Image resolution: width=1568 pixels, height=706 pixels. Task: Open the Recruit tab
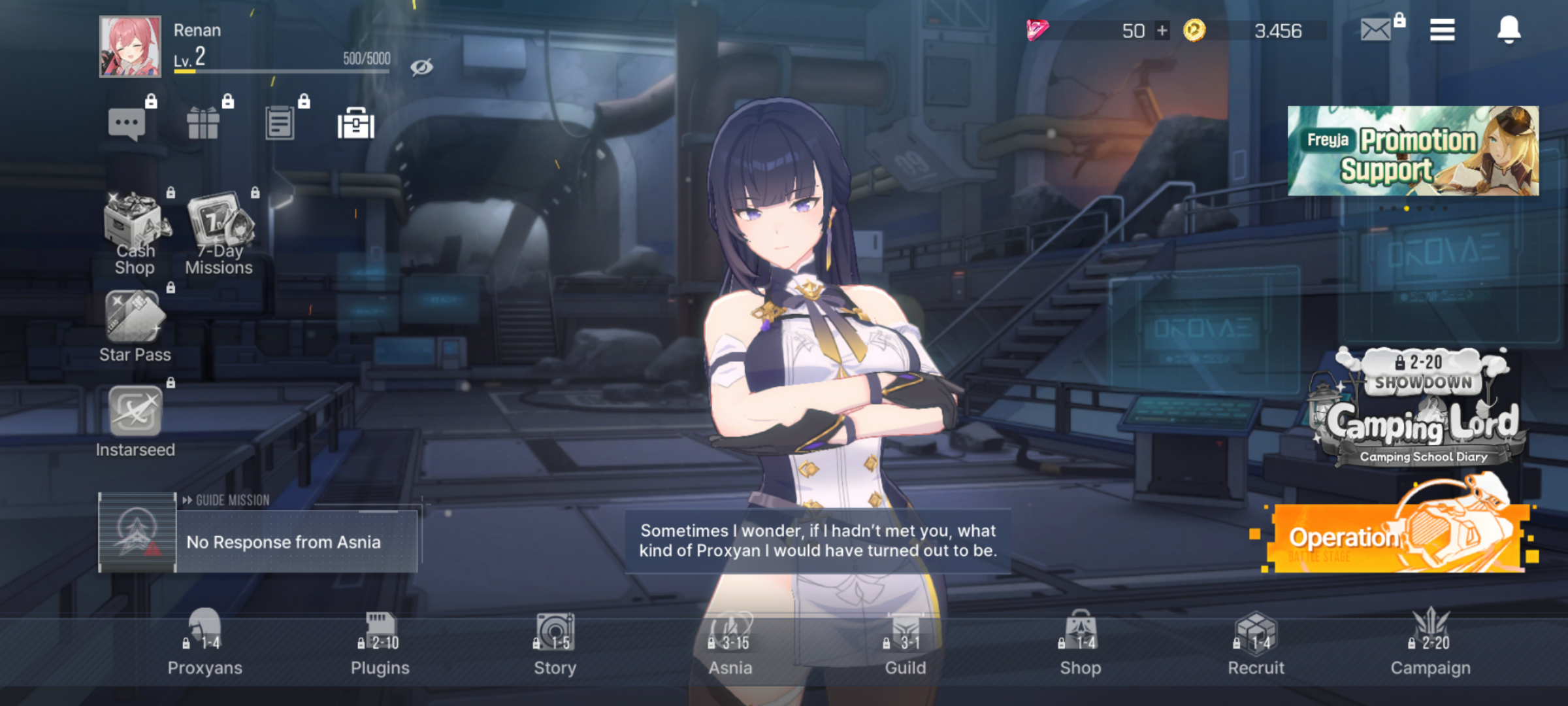[1256, 644]
